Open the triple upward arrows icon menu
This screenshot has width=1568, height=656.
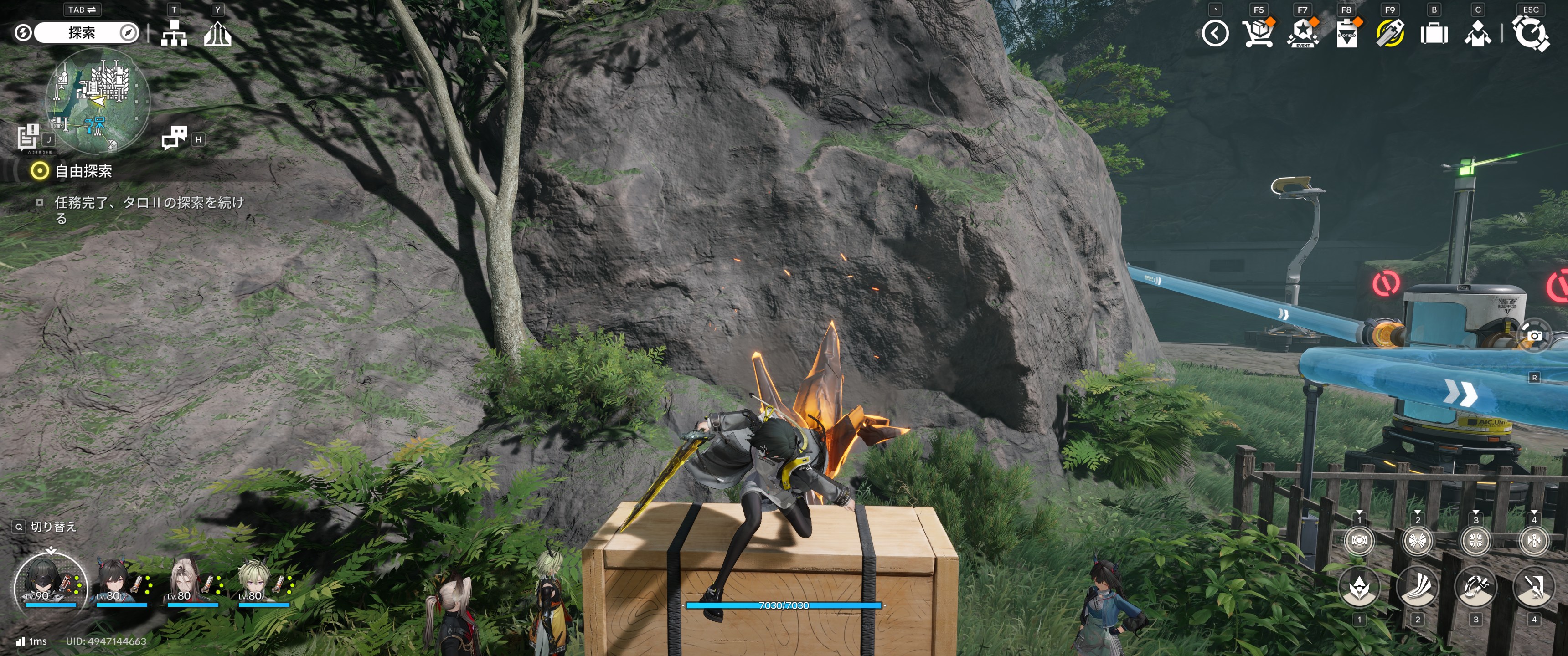[217, 33]
